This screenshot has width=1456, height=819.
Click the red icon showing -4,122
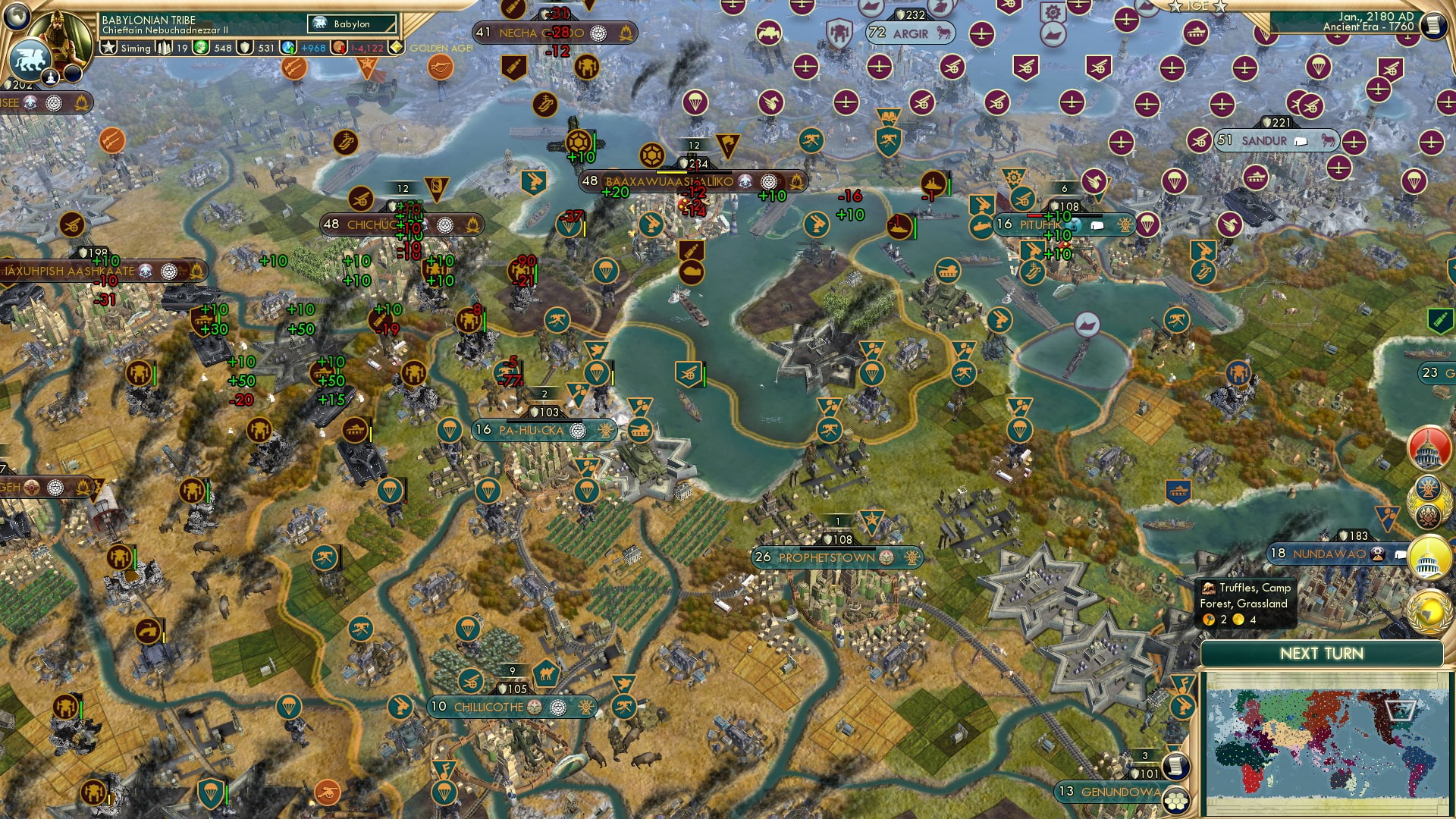coord(339,49)
